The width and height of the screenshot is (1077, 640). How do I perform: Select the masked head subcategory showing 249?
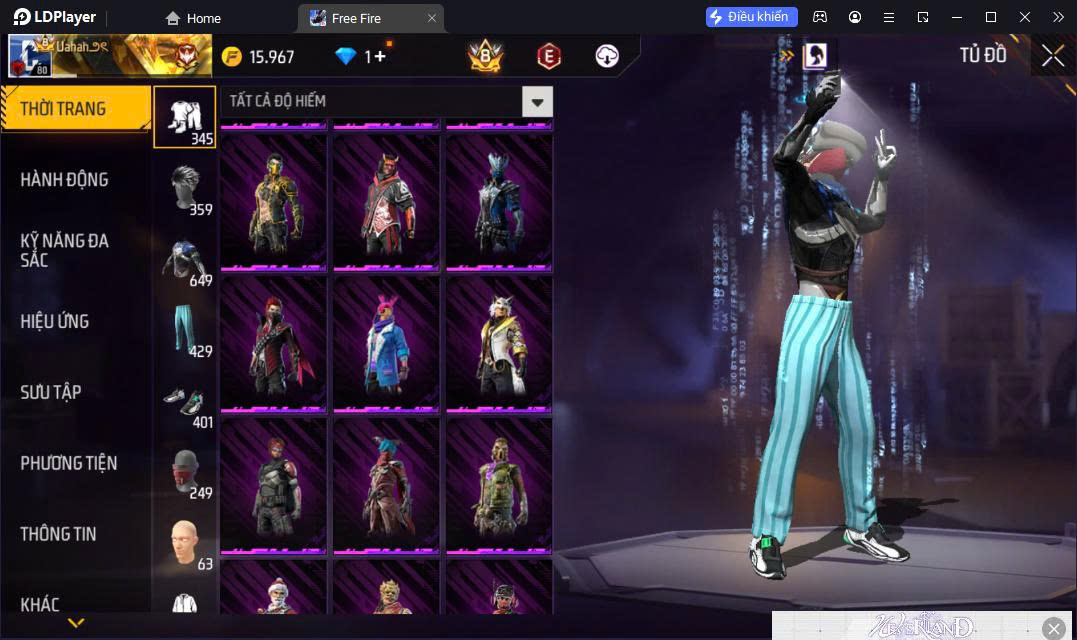pos(185,472)
